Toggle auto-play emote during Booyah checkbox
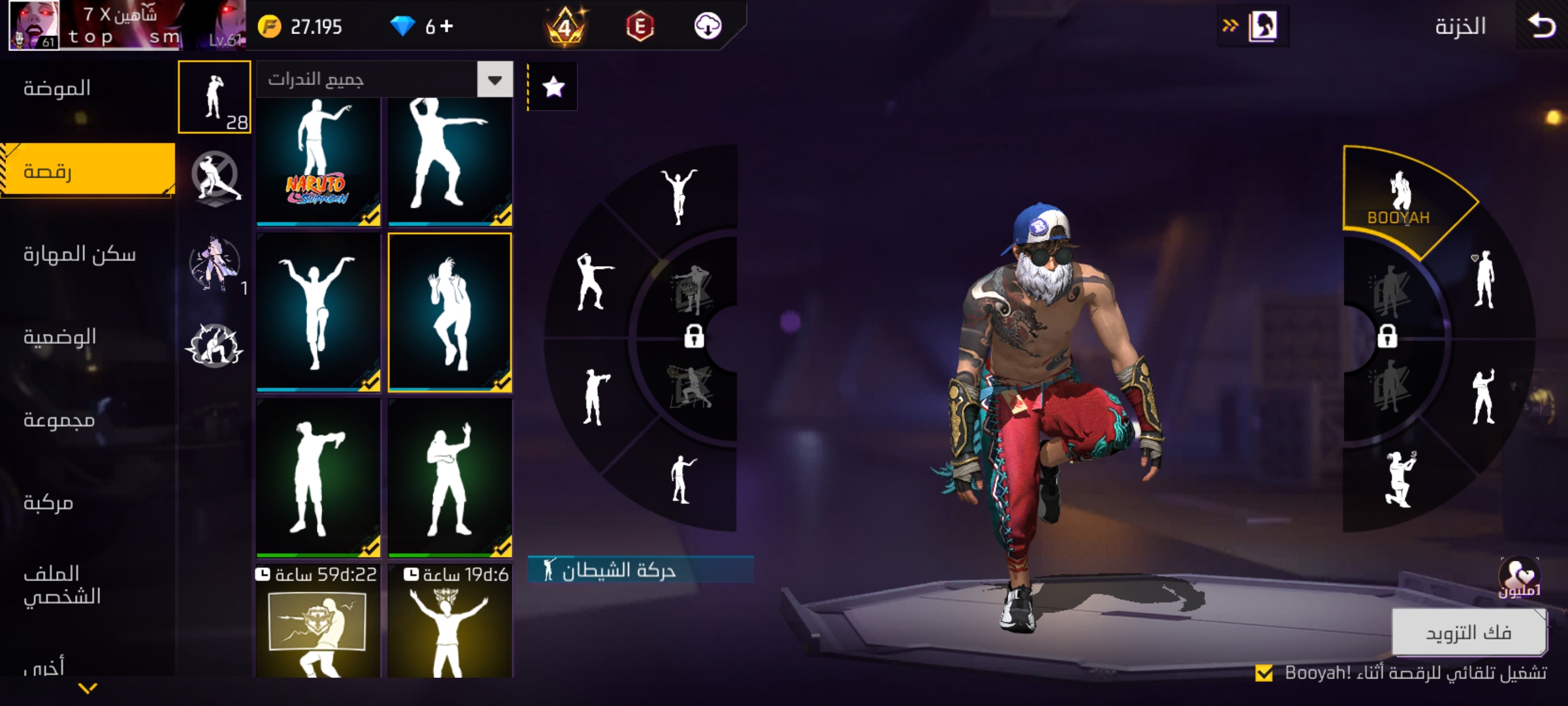The image size is (1568, 706). tap(1264, 673)
